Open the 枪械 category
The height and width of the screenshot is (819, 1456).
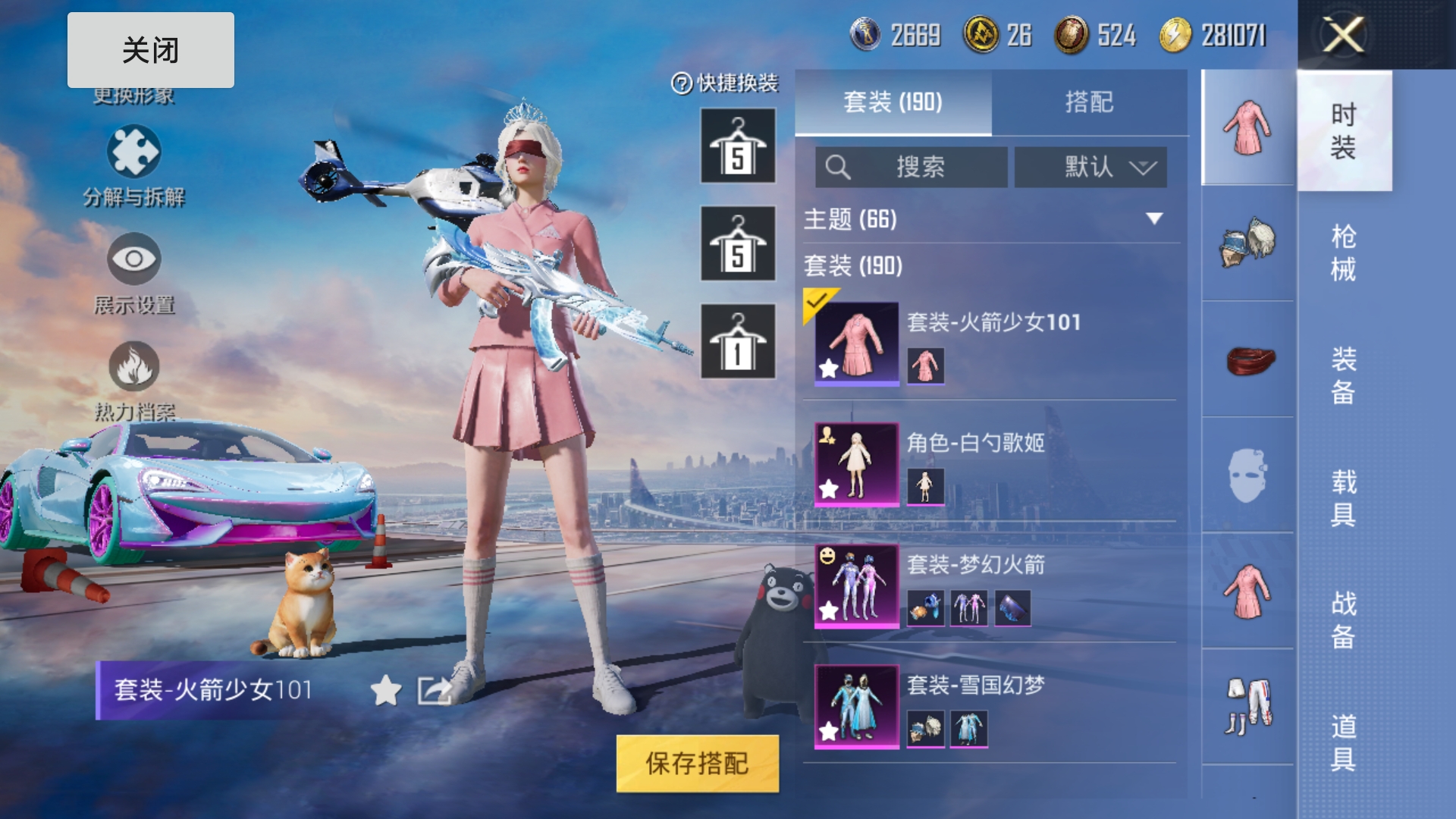tap(1343, 253)
